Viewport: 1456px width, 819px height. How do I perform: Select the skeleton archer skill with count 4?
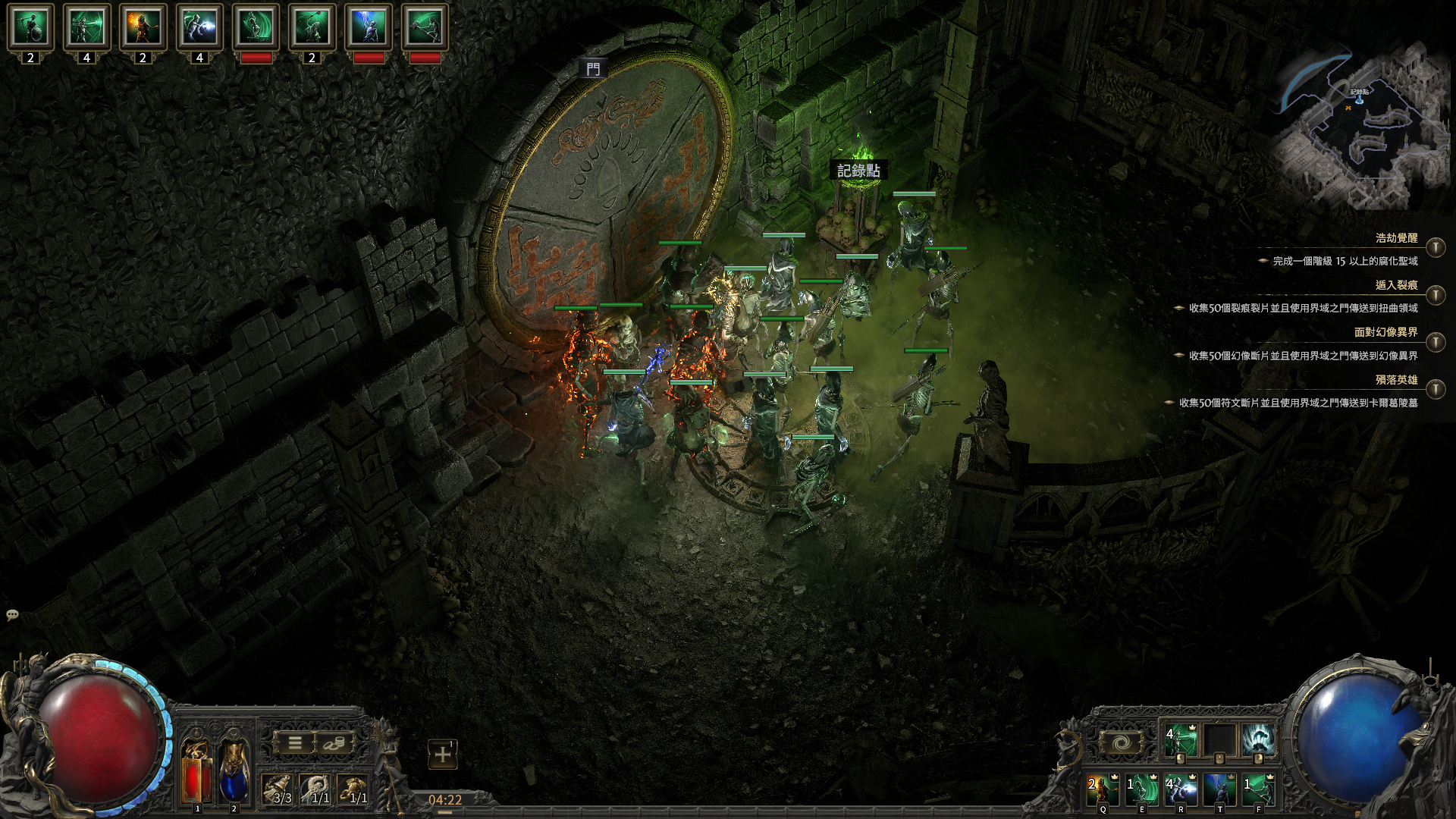pyautogui.click(x=1181, y=740)
